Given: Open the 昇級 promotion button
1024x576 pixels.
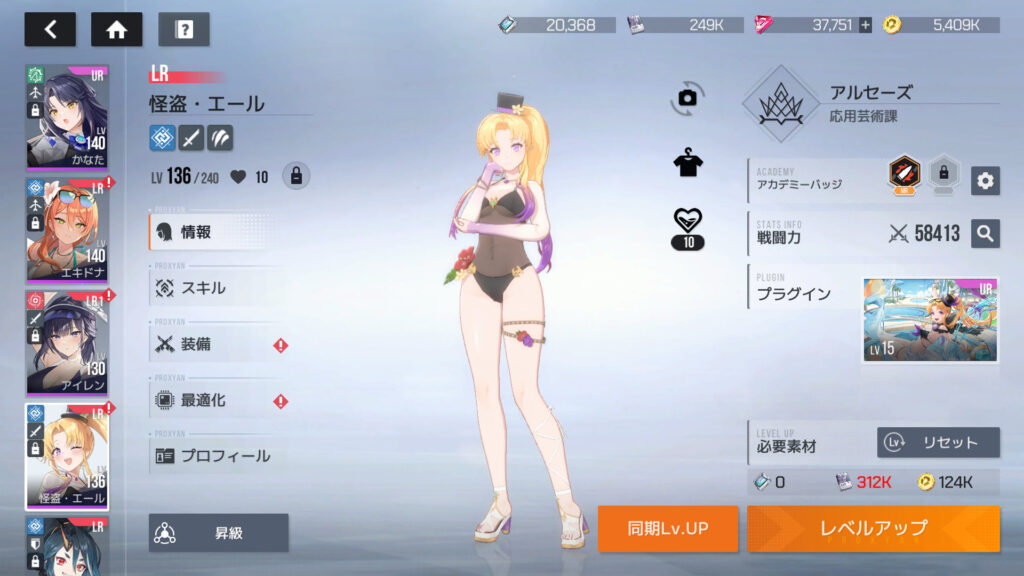Looking at the screenshot, I should [x=219, y=533].
